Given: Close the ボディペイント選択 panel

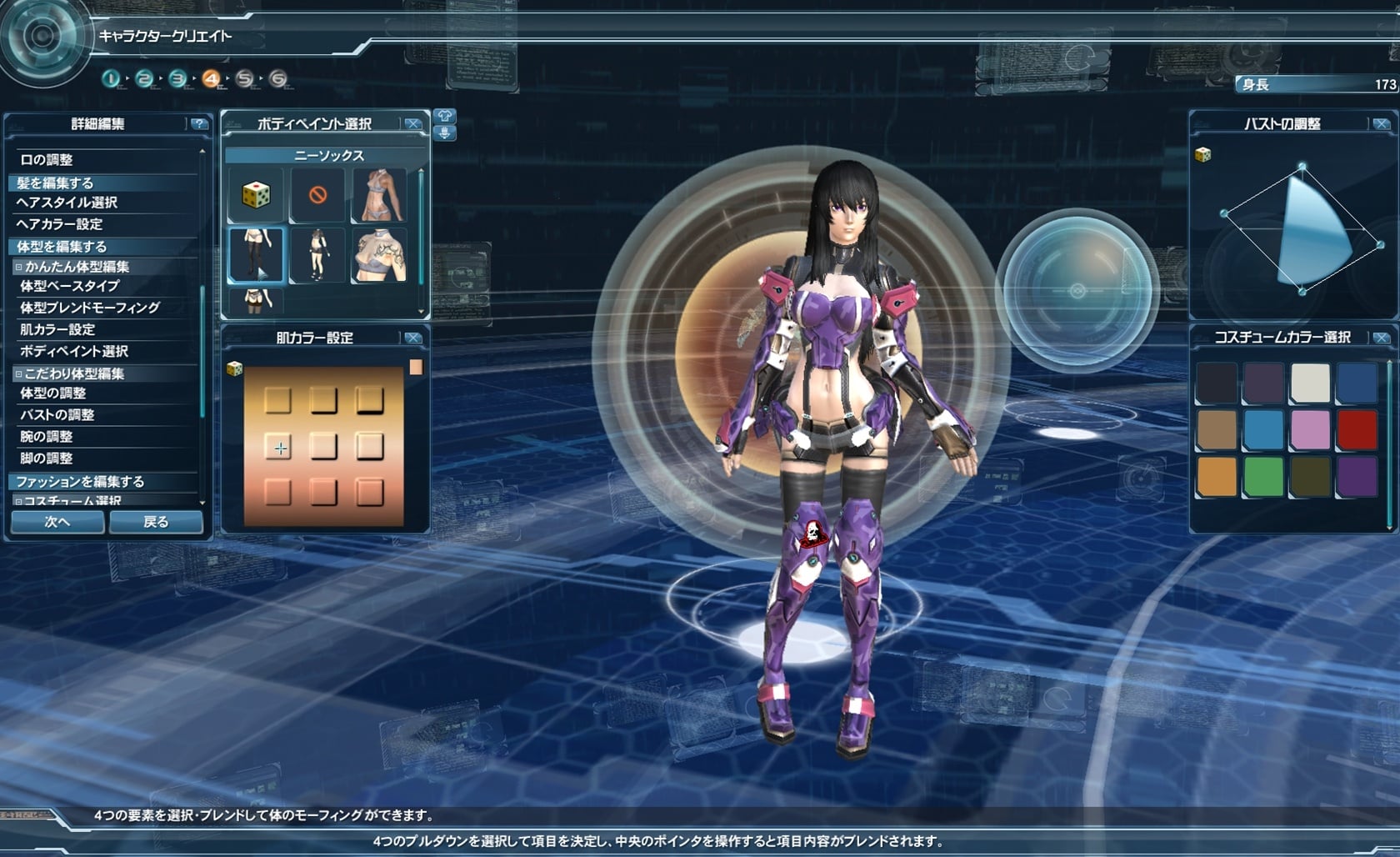Looking at the screenshot, I should 412,123.
